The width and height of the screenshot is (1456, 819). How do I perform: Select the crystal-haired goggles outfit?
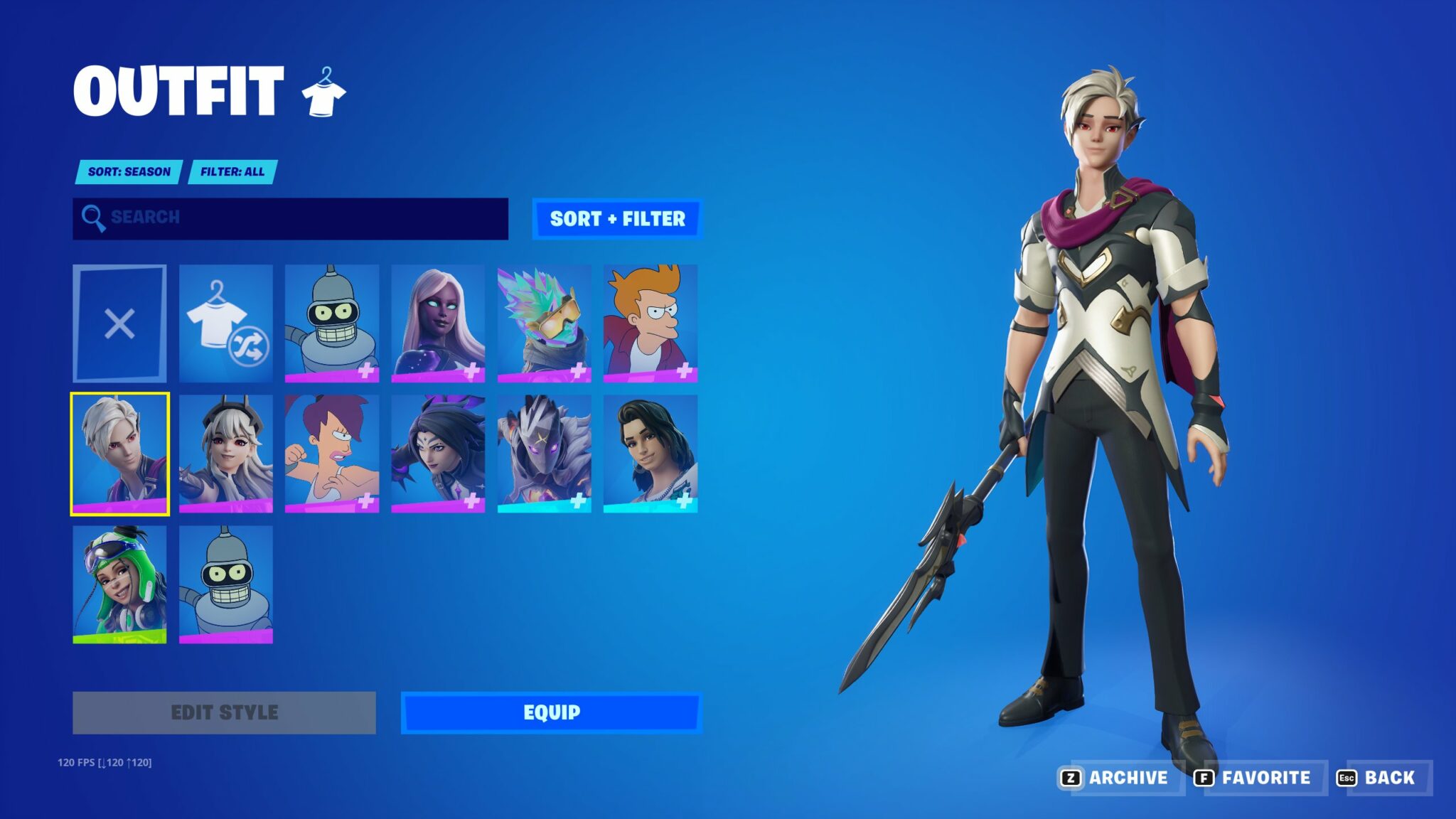point(544,323)
